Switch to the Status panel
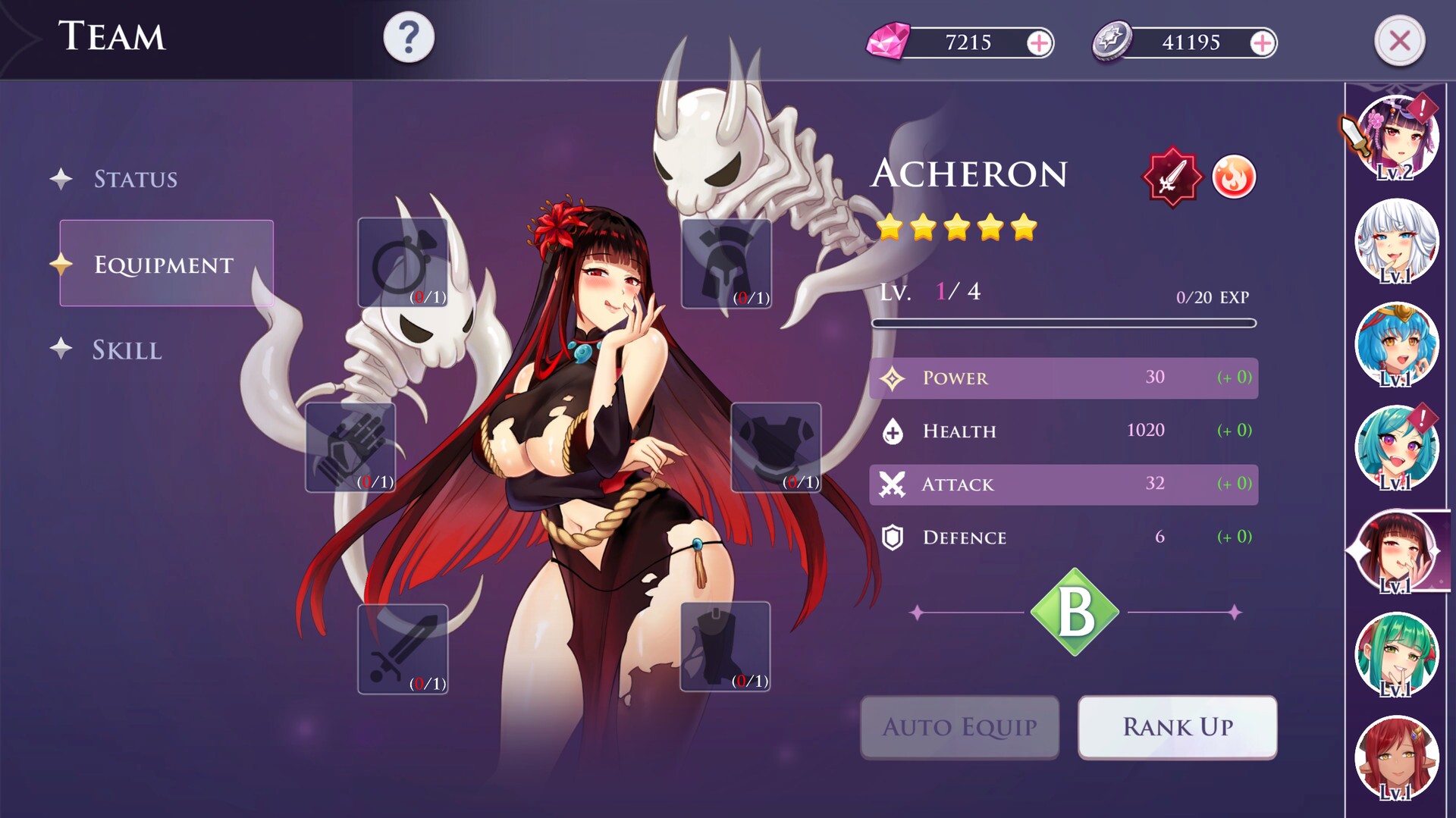This screenshot has width=1456, height=818. coord(136,180)
